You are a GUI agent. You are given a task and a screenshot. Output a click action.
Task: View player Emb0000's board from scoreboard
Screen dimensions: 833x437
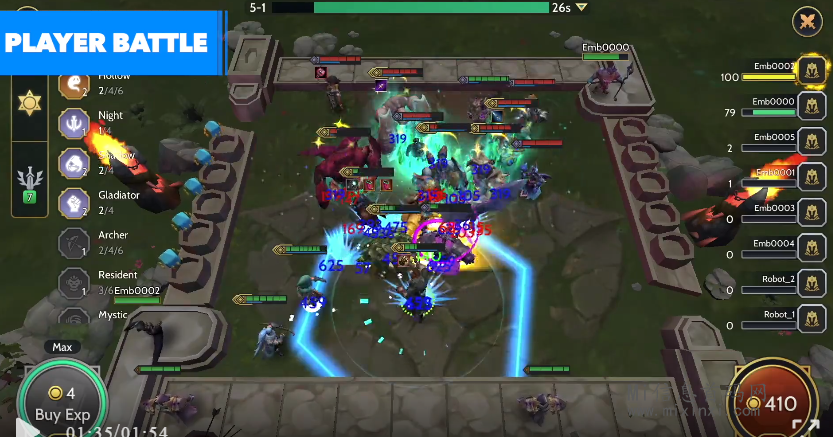[811, 107]
